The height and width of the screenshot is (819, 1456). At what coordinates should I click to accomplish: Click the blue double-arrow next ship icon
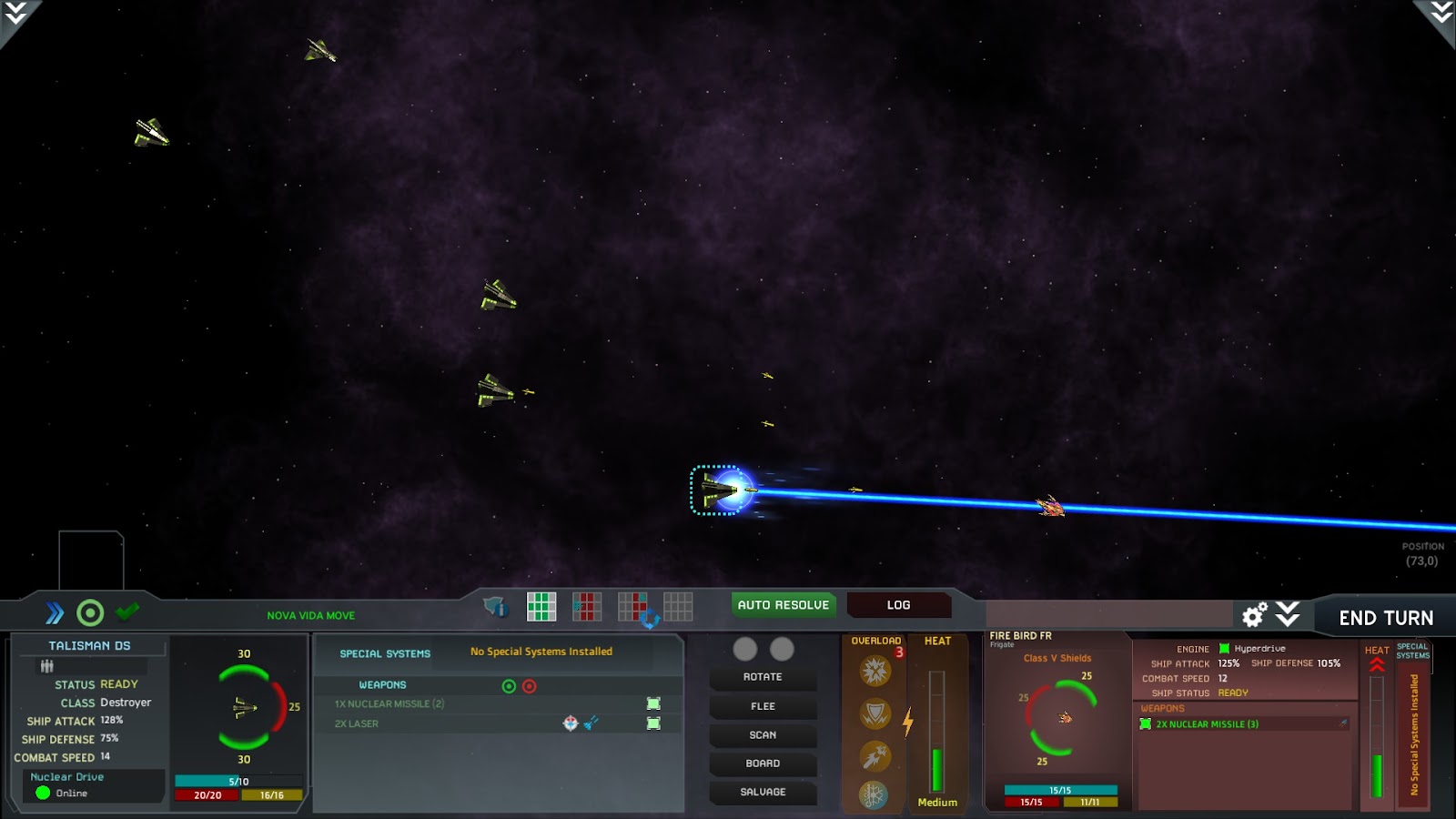click(x=55, y=613)
